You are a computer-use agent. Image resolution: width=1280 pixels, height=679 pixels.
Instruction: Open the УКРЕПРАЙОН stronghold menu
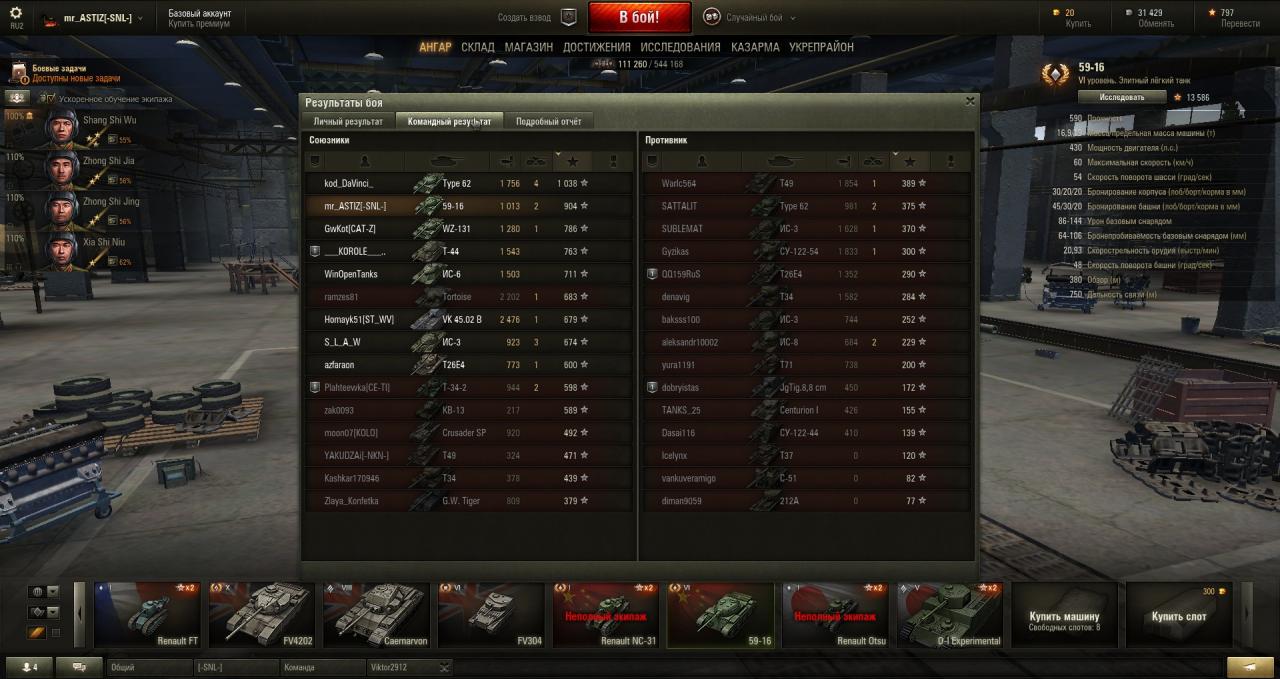click(x=821, y=47)
